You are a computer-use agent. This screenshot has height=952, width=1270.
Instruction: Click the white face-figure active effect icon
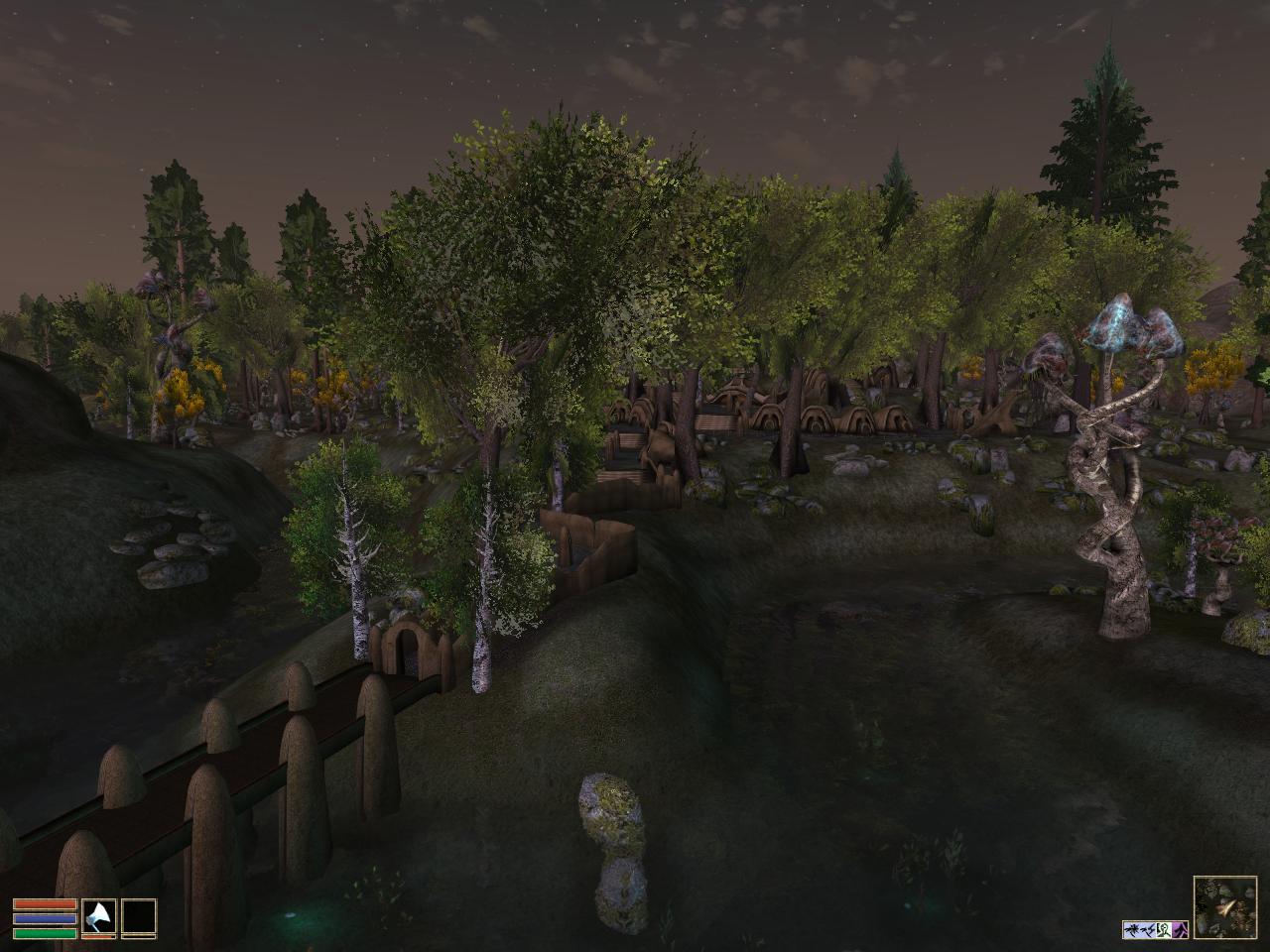[1164, 930]
